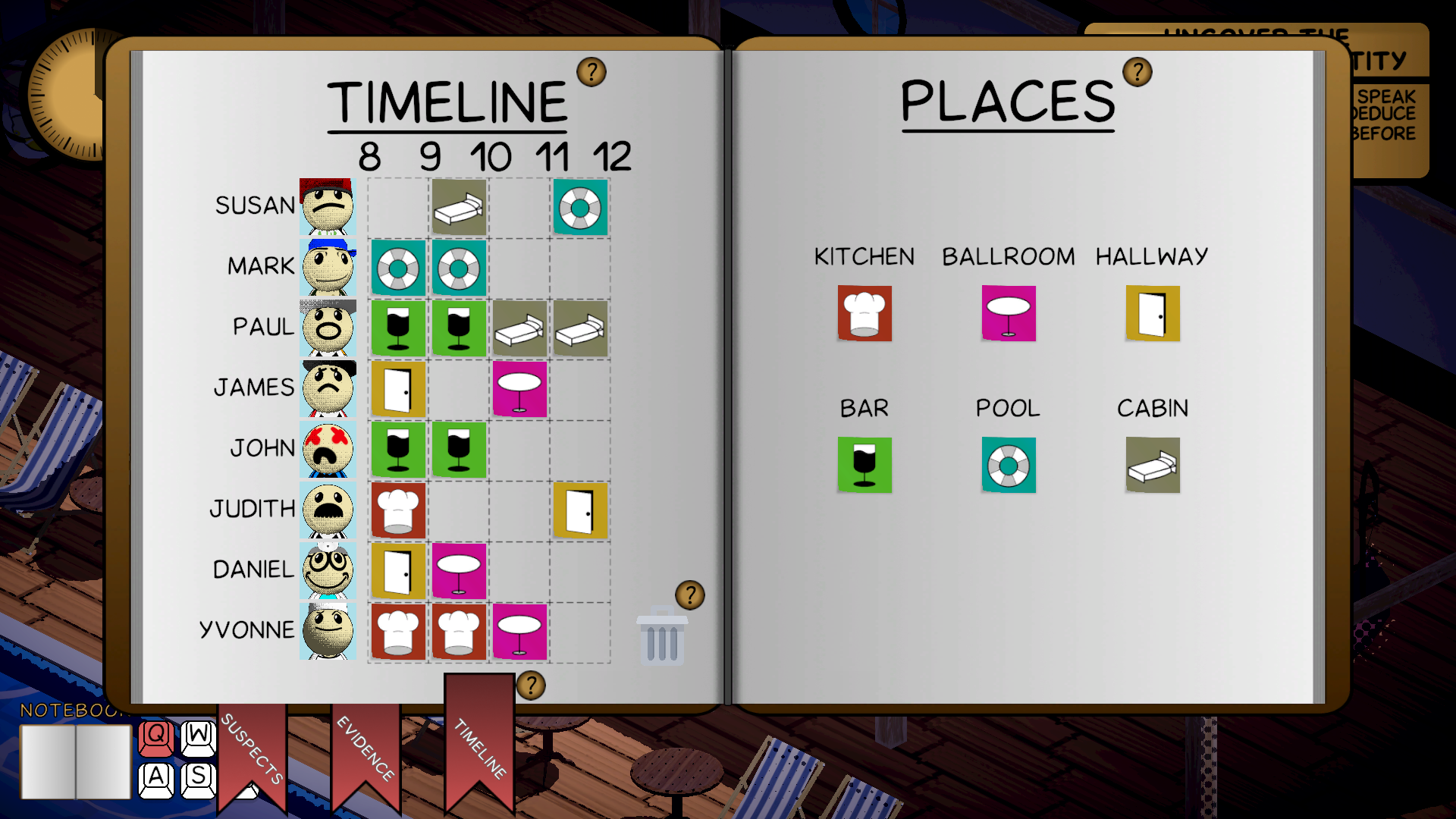Click Paul's bed icon at 12

click(579, 328)
